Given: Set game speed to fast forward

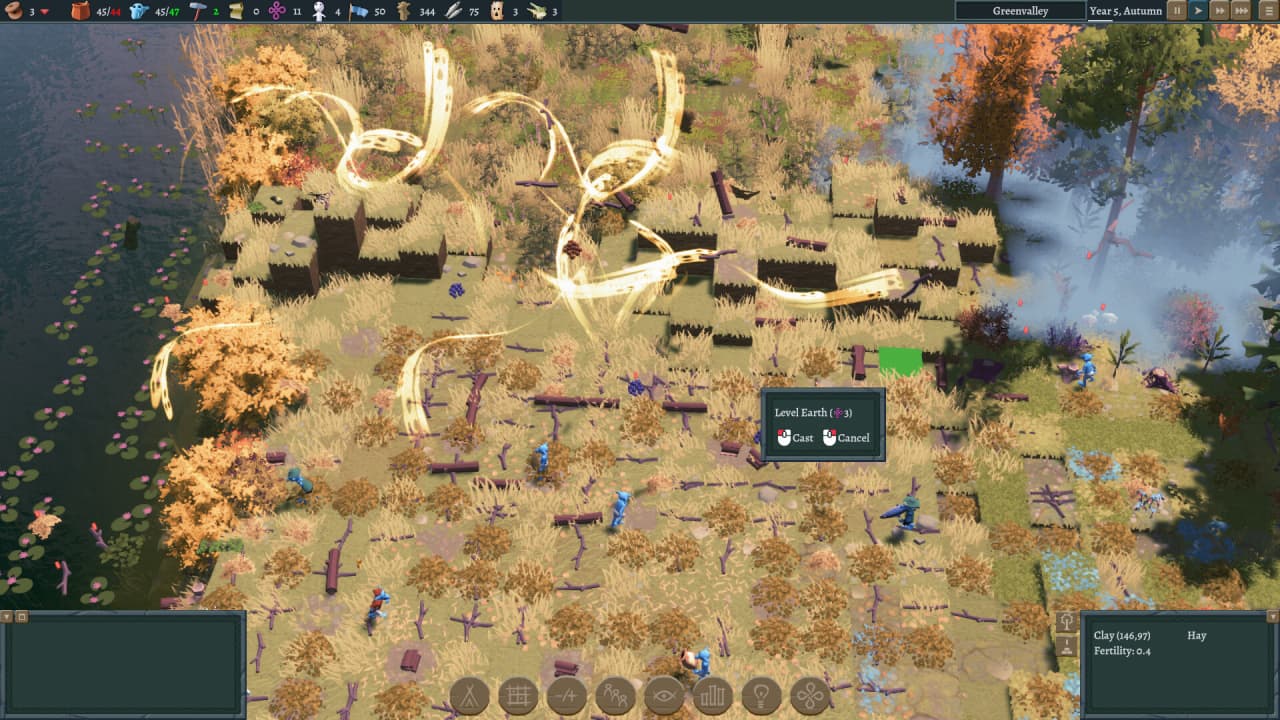Looking at the screenshot, I should (x=1219, y=11).
